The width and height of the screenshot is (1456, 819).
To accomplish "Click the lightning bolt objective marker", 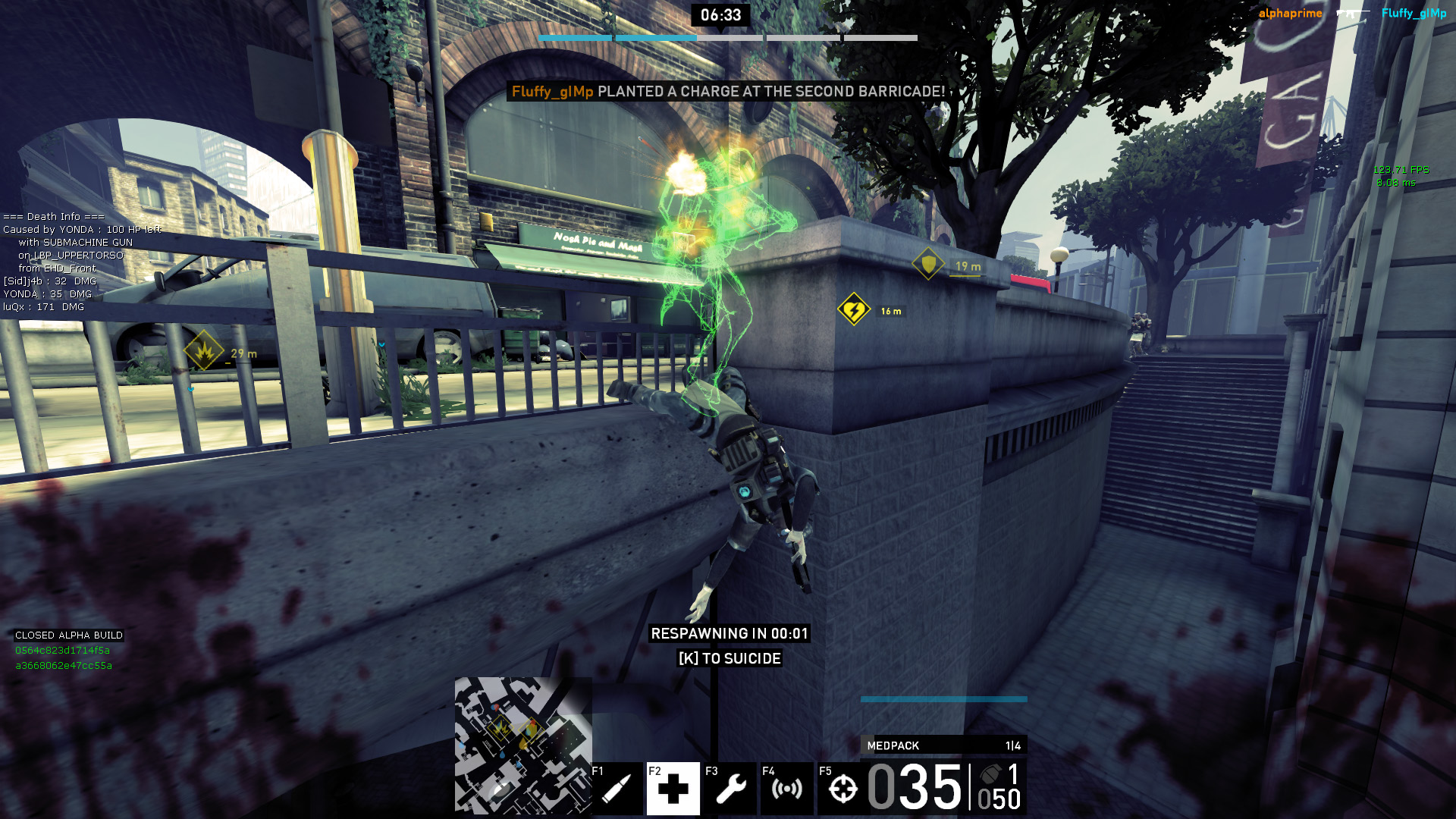I will click(x=854, y=309).
